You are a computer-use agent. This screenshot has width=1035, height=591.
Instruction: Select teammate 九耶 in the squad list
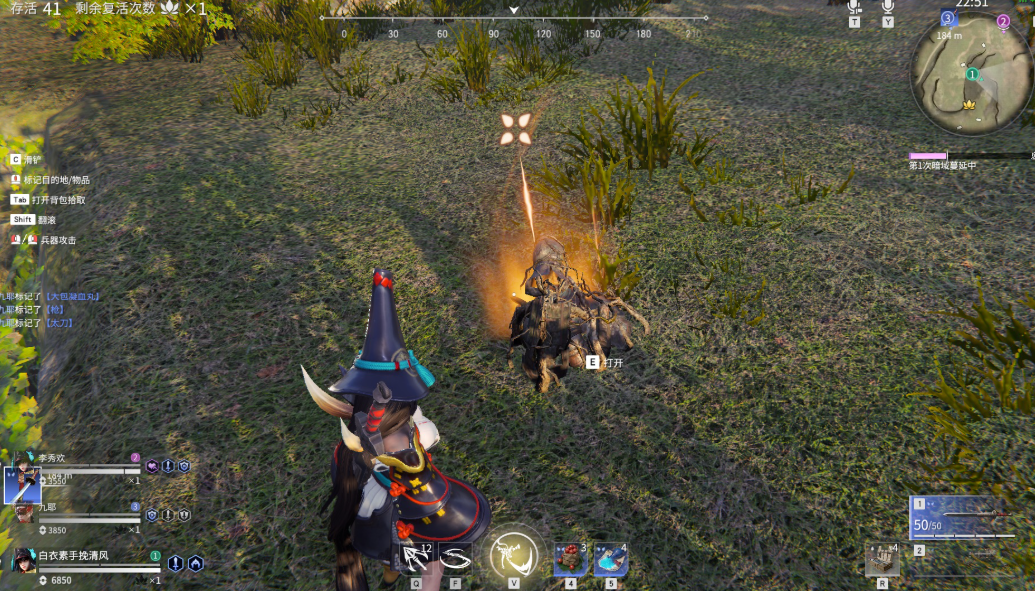pos(48,508)
